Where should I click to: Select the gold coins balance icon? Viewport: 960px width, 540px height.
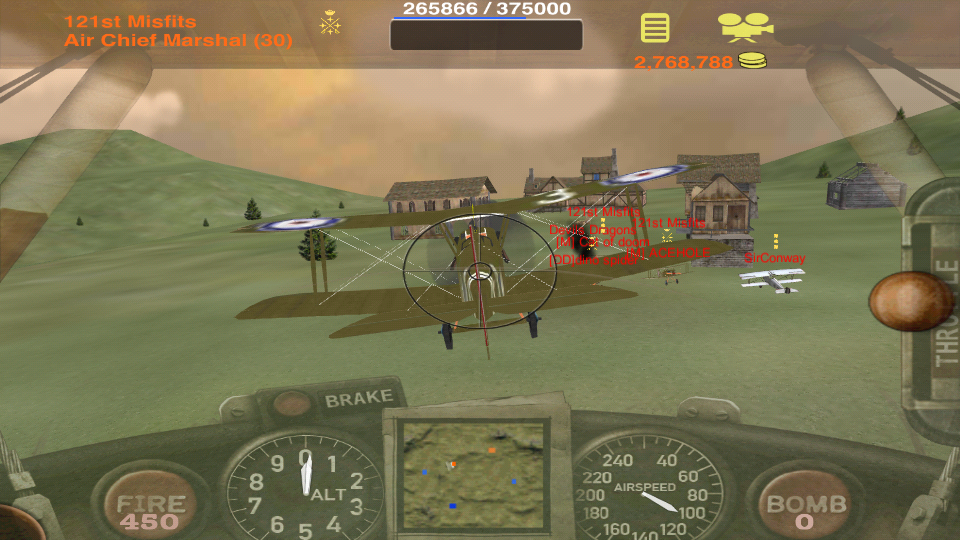753,62
